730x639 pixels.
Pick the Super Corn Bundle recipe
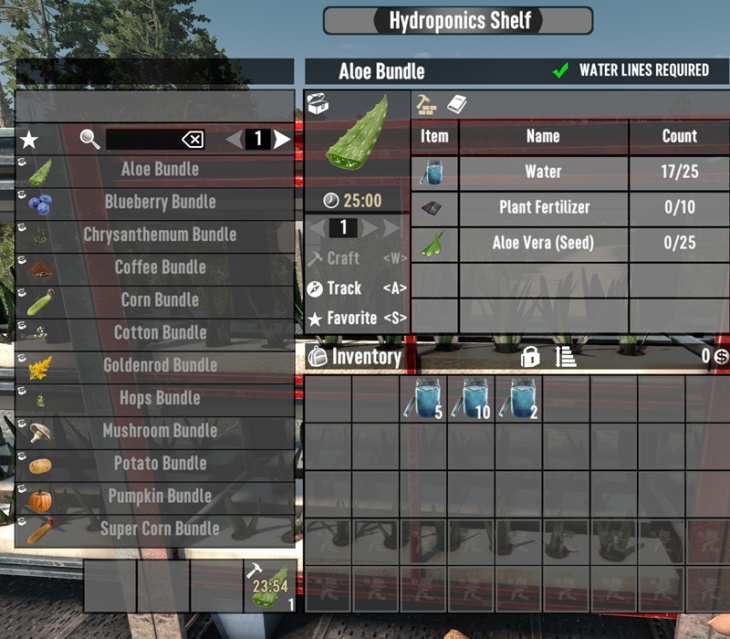pyautogui.click(x=158, y=529)
